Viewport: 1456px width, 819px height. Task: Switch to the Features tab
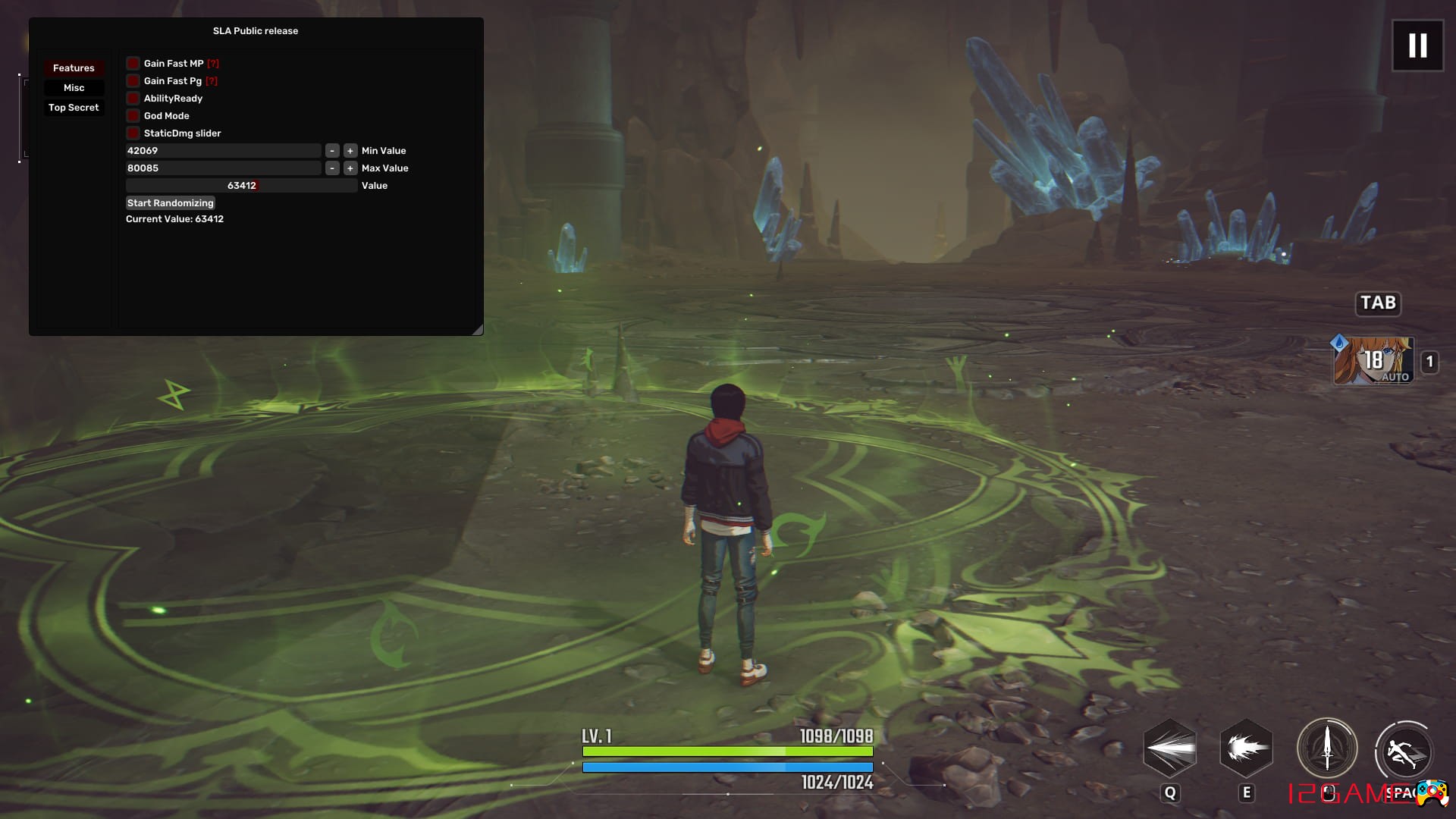(74, 68)
